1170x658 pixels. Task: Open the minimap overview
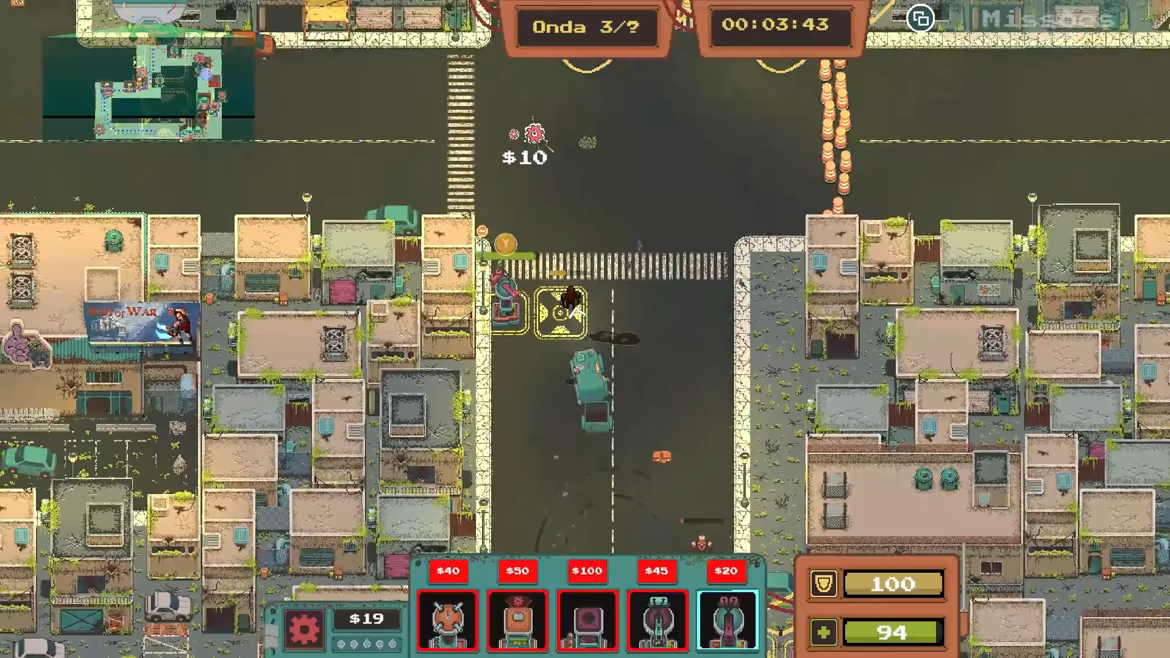[148, 87]
